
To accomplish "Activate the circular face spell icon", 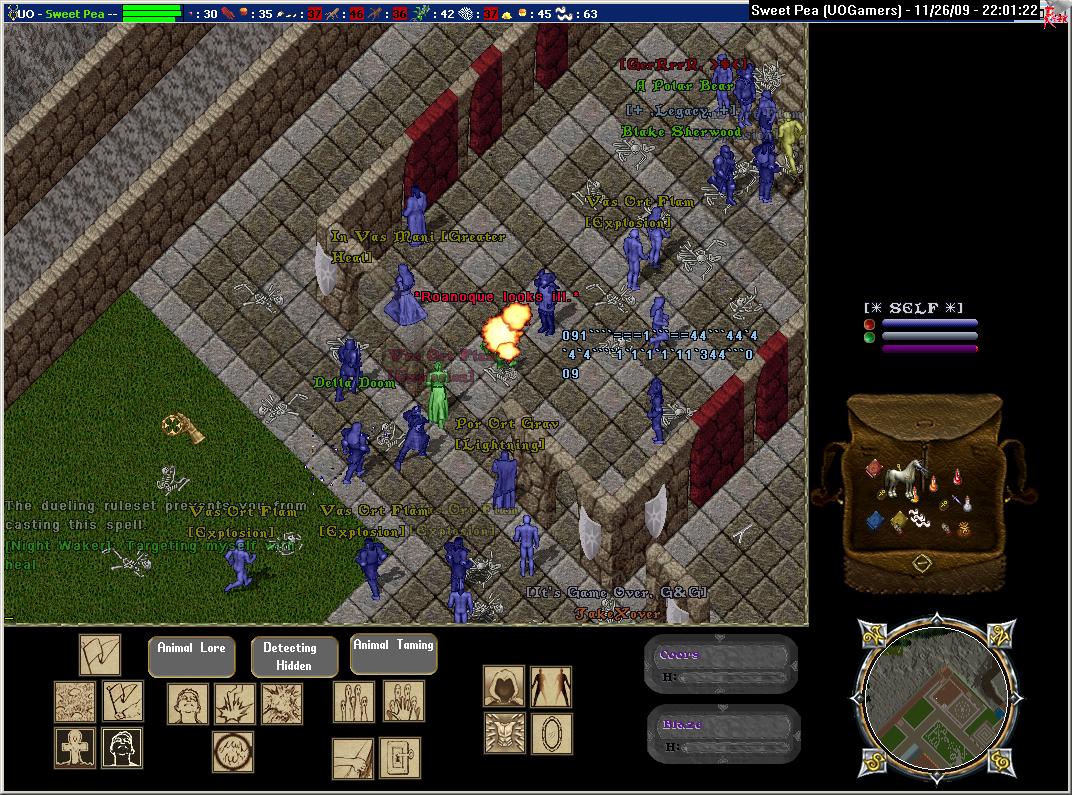I will [x=232, y=751].
